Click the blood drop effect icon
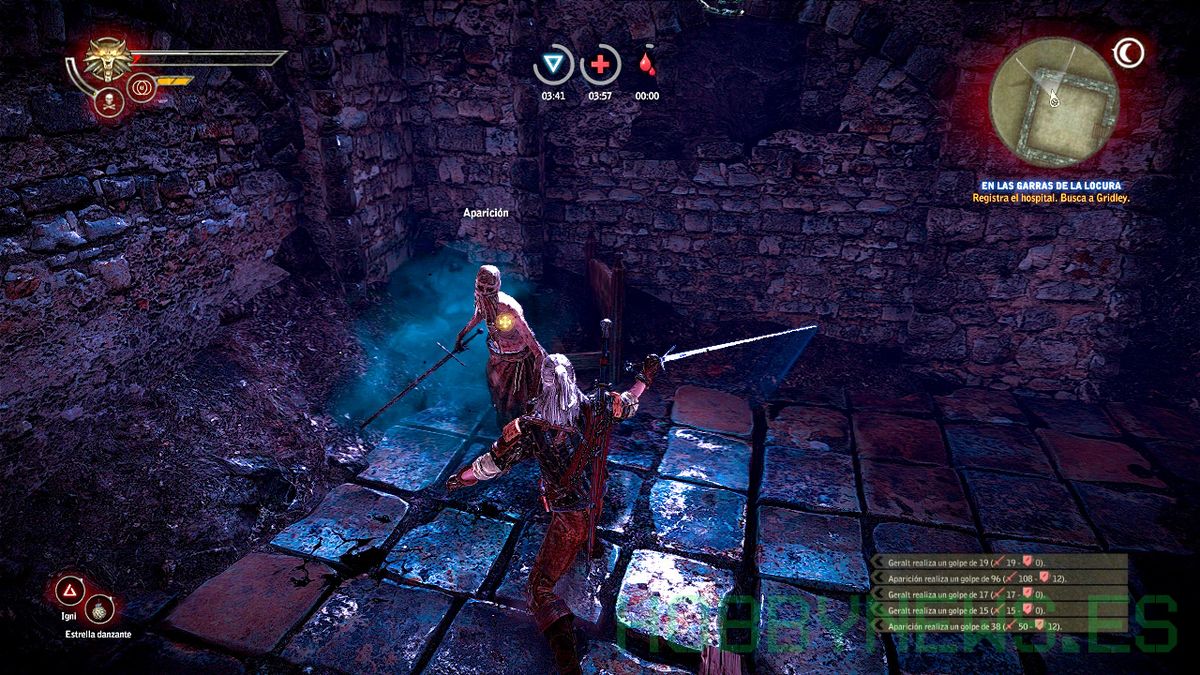The height and width of the screenshot is (675, 1200). 647,66
